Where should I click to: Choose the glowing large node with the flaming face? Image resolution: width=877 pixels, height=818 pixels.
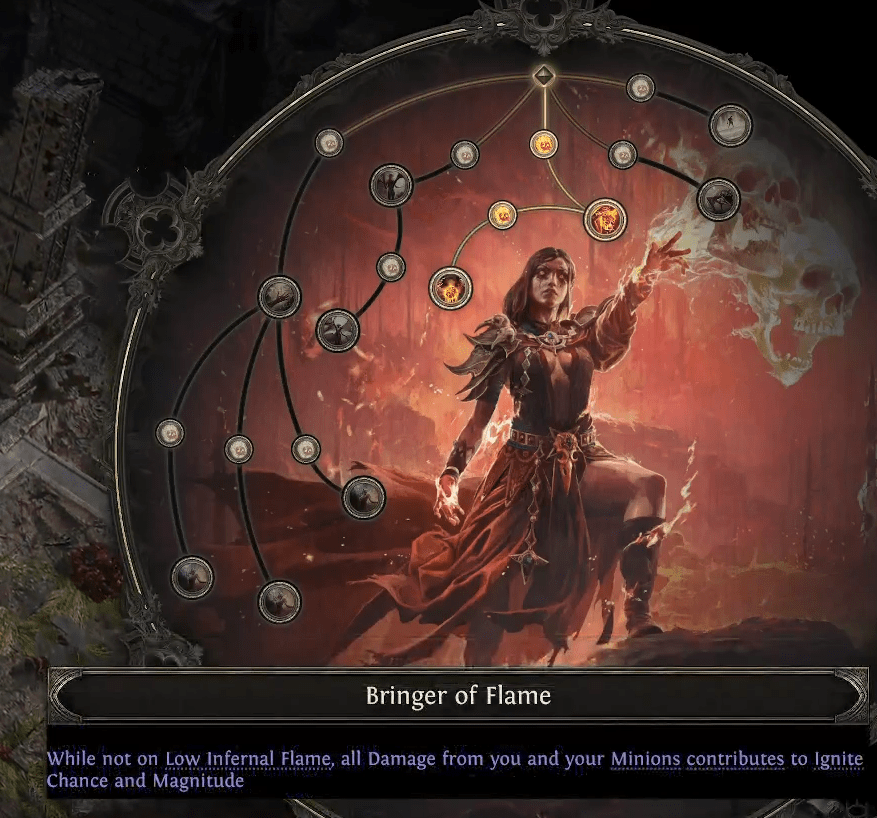[604, 219]
